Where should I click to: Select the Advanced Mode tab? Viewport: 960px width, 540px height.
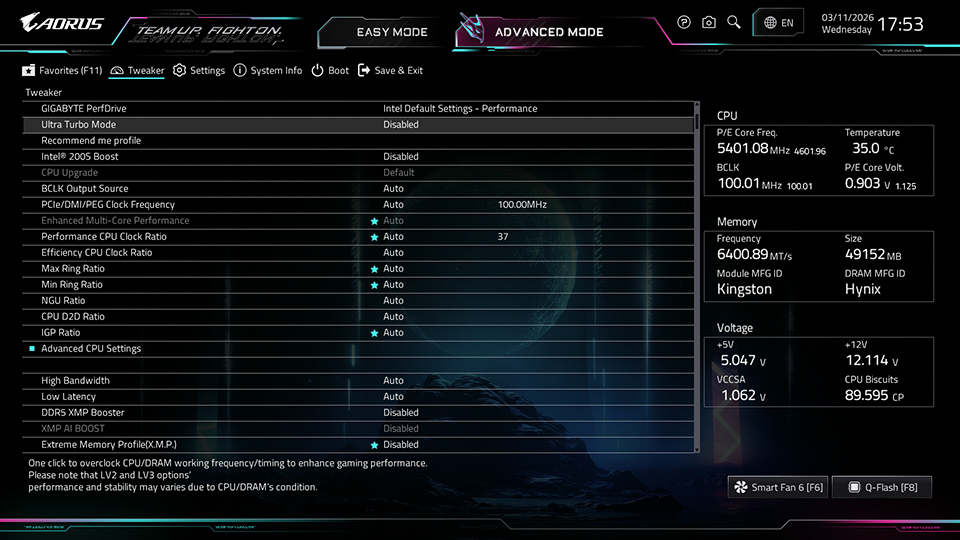pyautogui.click(x=548, y=32)
